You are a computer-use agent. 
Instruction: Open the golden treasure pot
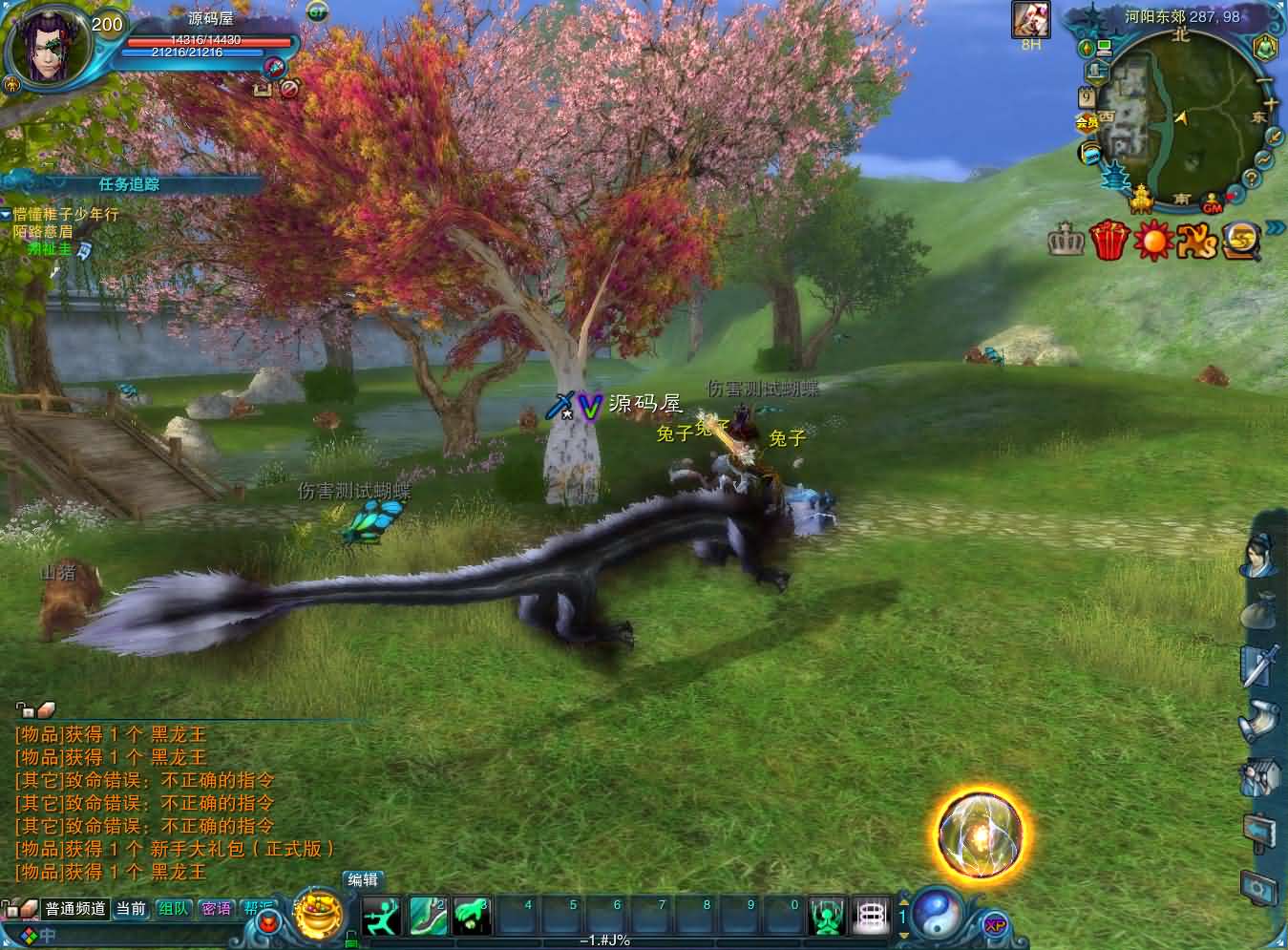point(319,916)
